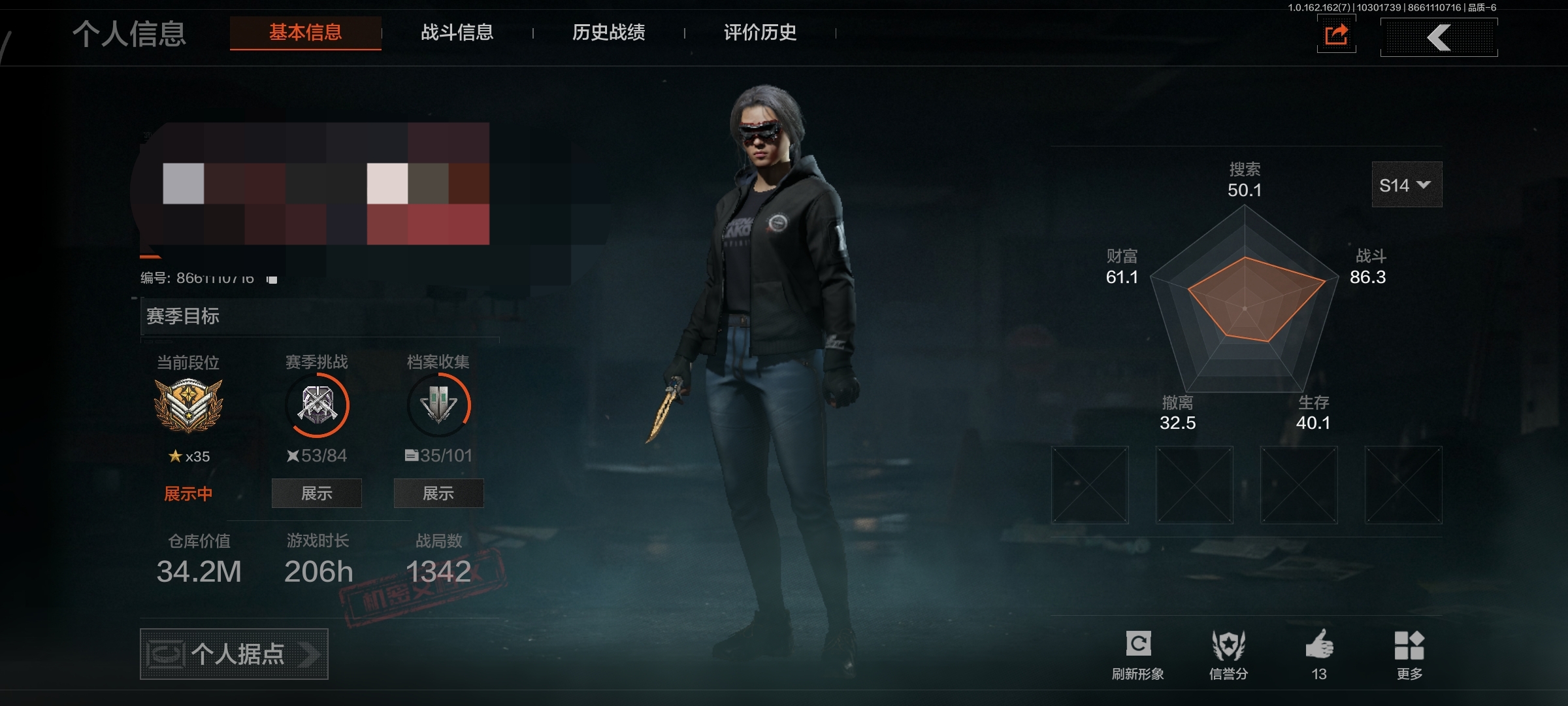Expand the 赛季目标 section header

click(319, 316)
